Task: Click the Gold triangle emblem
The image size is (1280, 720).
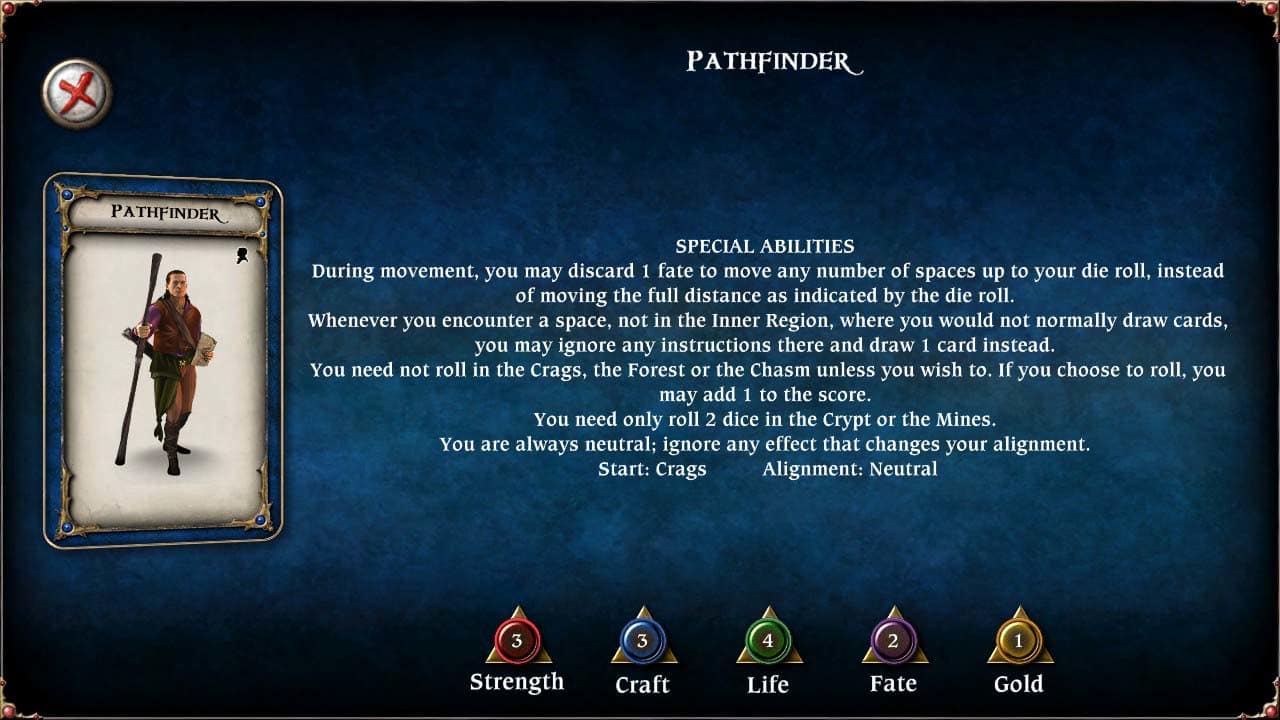Action: 1019,645
